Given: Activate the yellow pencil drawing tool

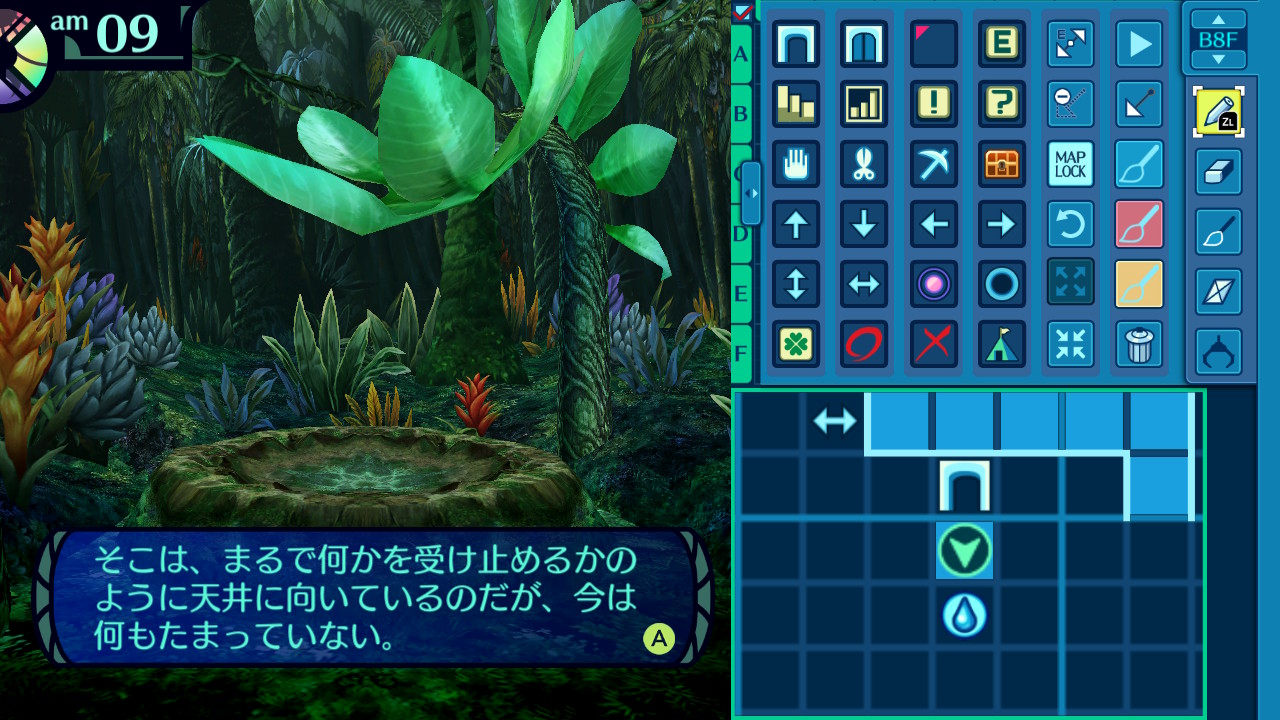Looking at the screenshot, I should point(1218,112).
